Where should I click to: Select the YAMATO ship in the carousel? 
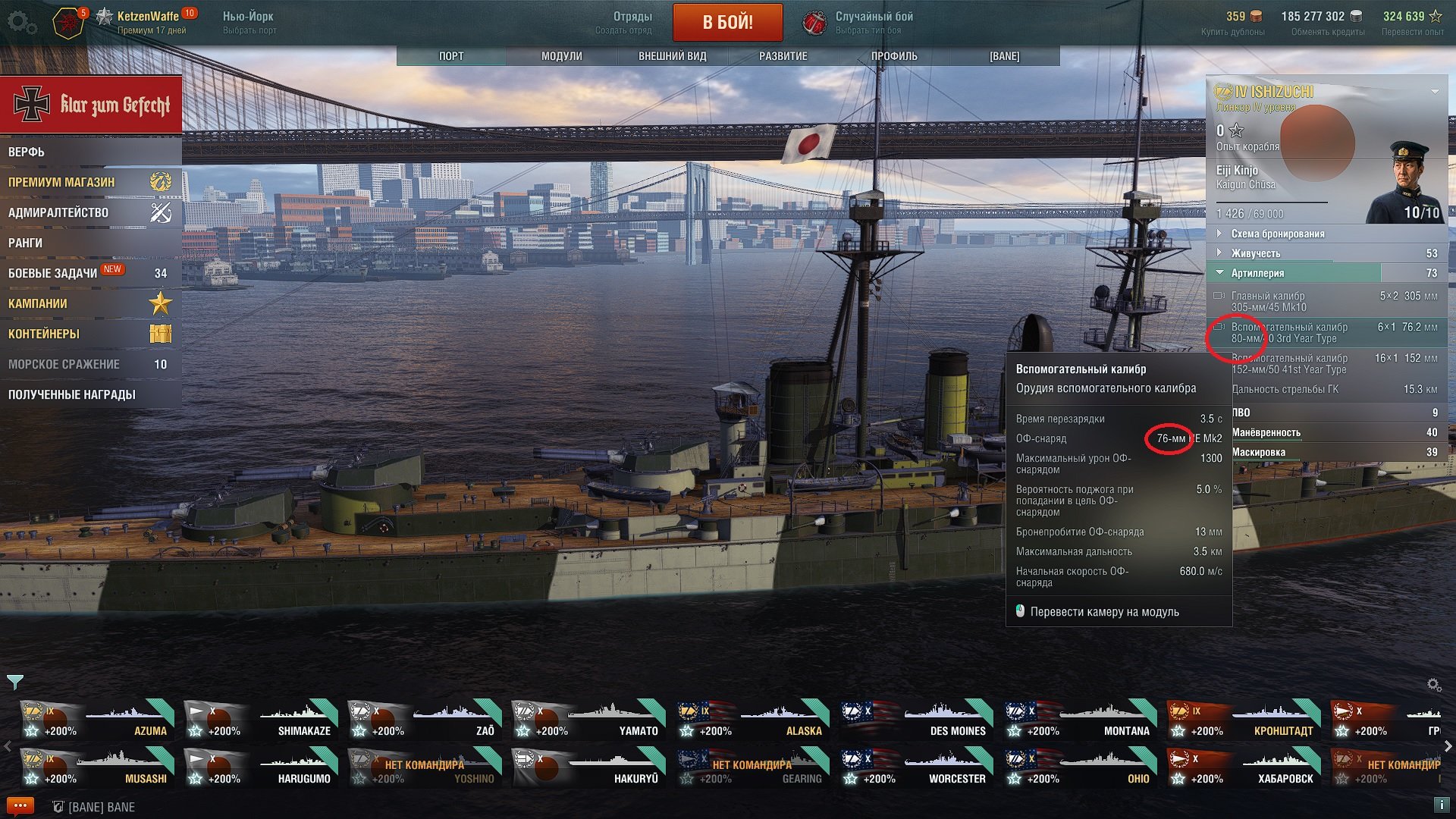pos(585,720)
